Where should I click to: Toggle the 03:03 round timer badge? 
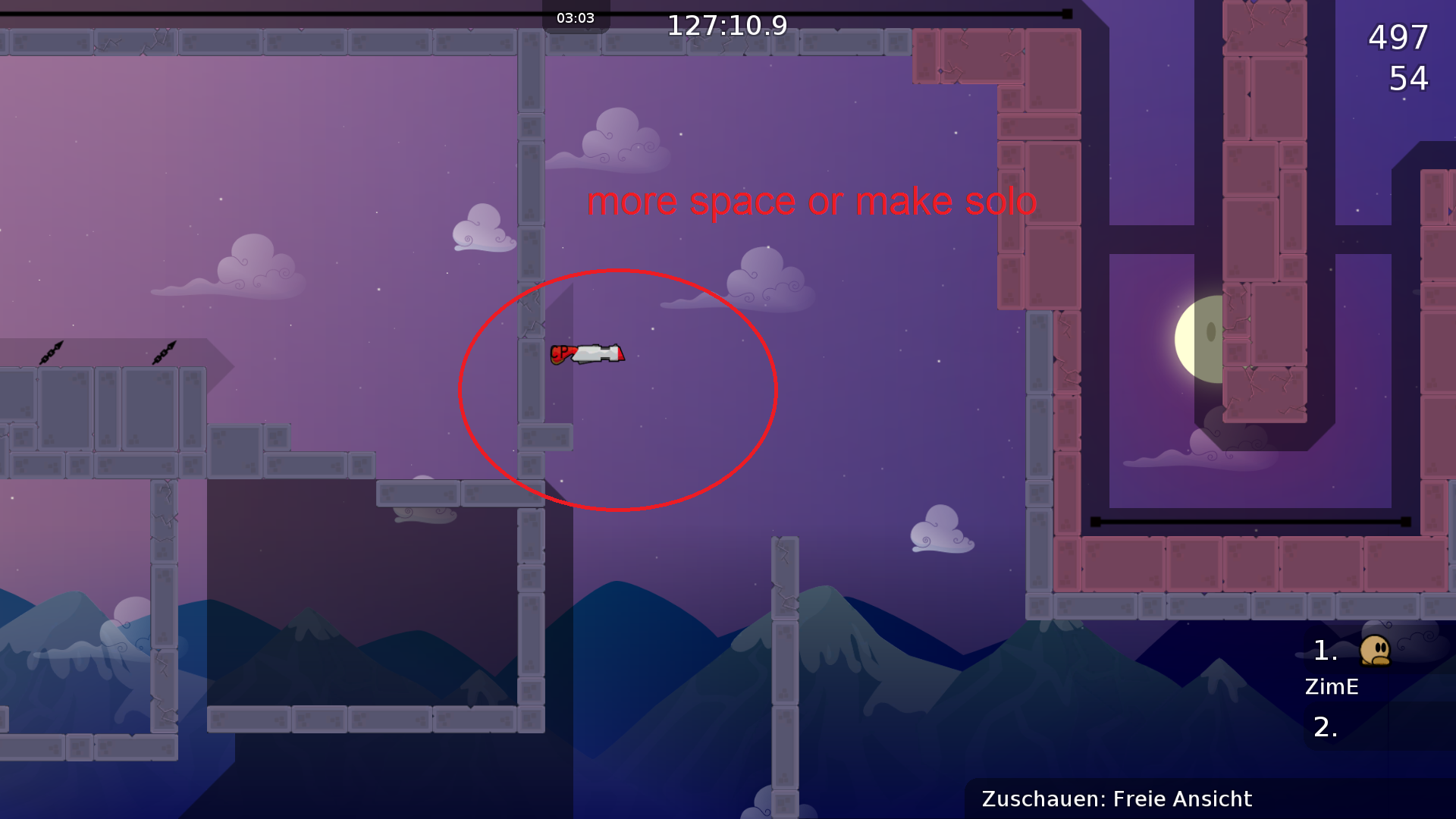tap(575, 17)
